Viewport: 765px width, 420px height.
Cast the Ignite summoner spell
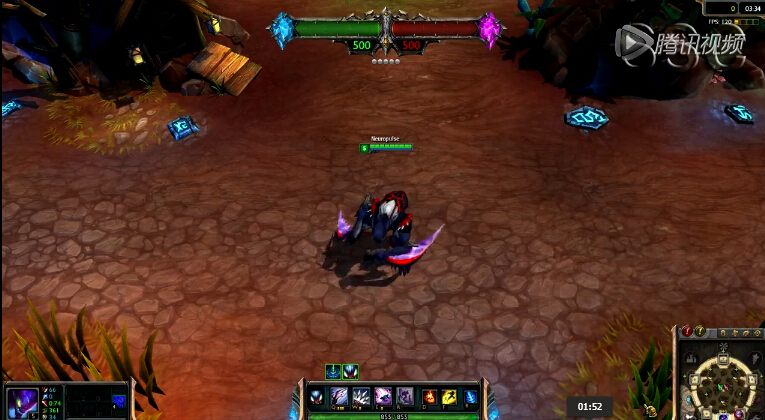(429, 397)
